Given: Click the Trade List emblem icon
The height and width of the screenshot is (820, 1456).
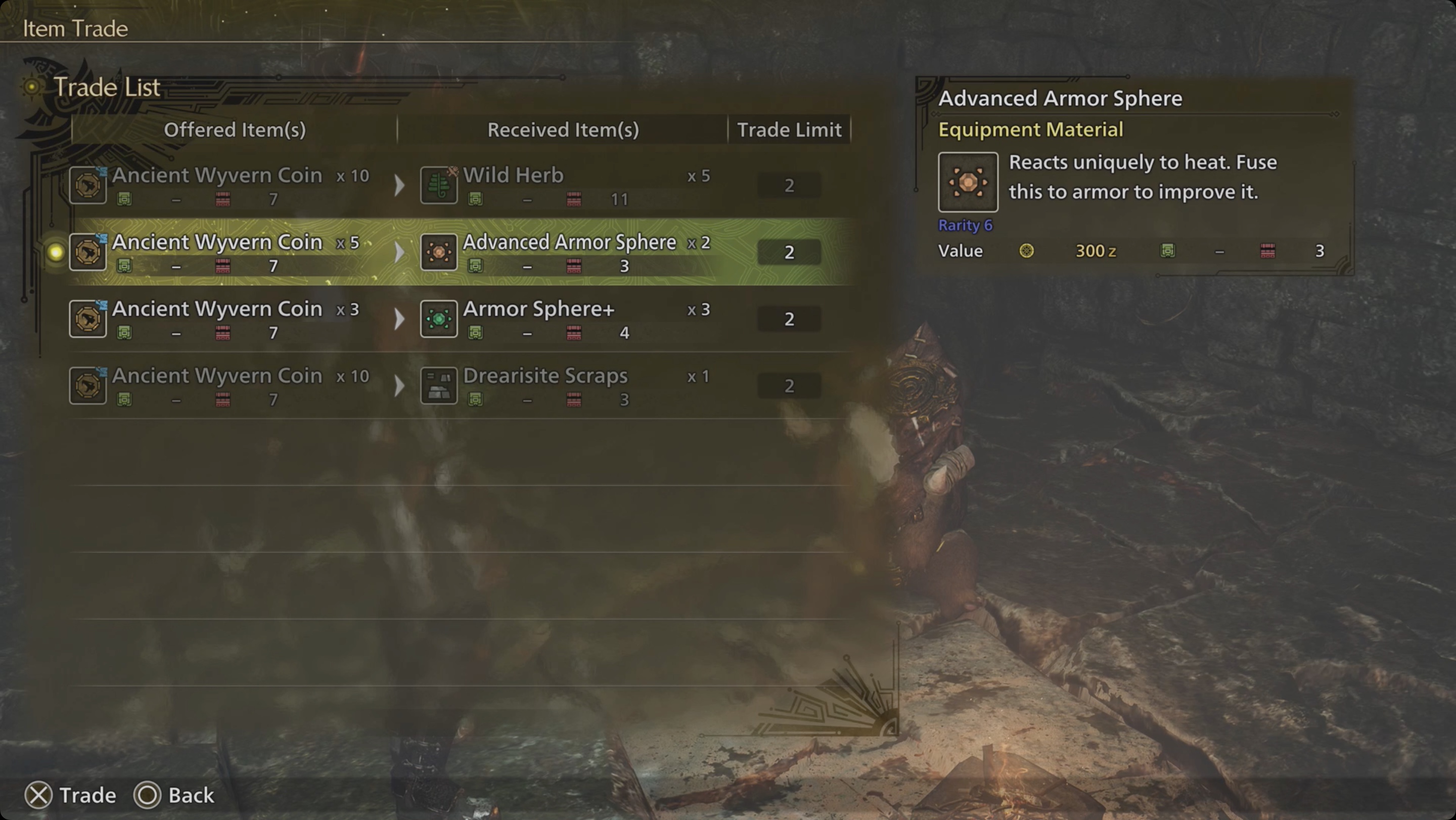Looking at the screenshot, I should coord(32,87).
